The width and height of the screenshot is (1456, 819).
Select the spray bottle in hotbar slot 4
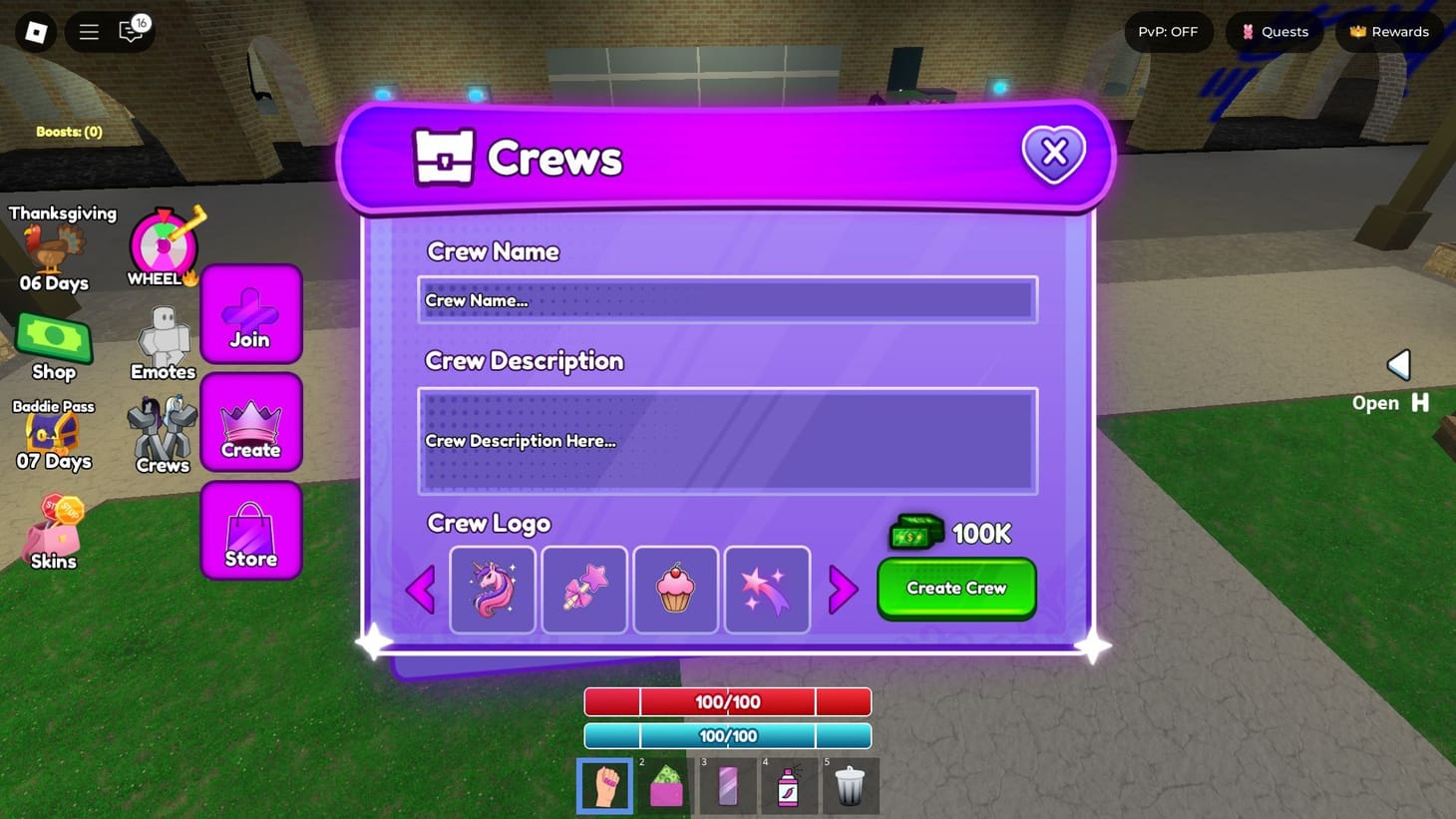click(x=789, y=786)
